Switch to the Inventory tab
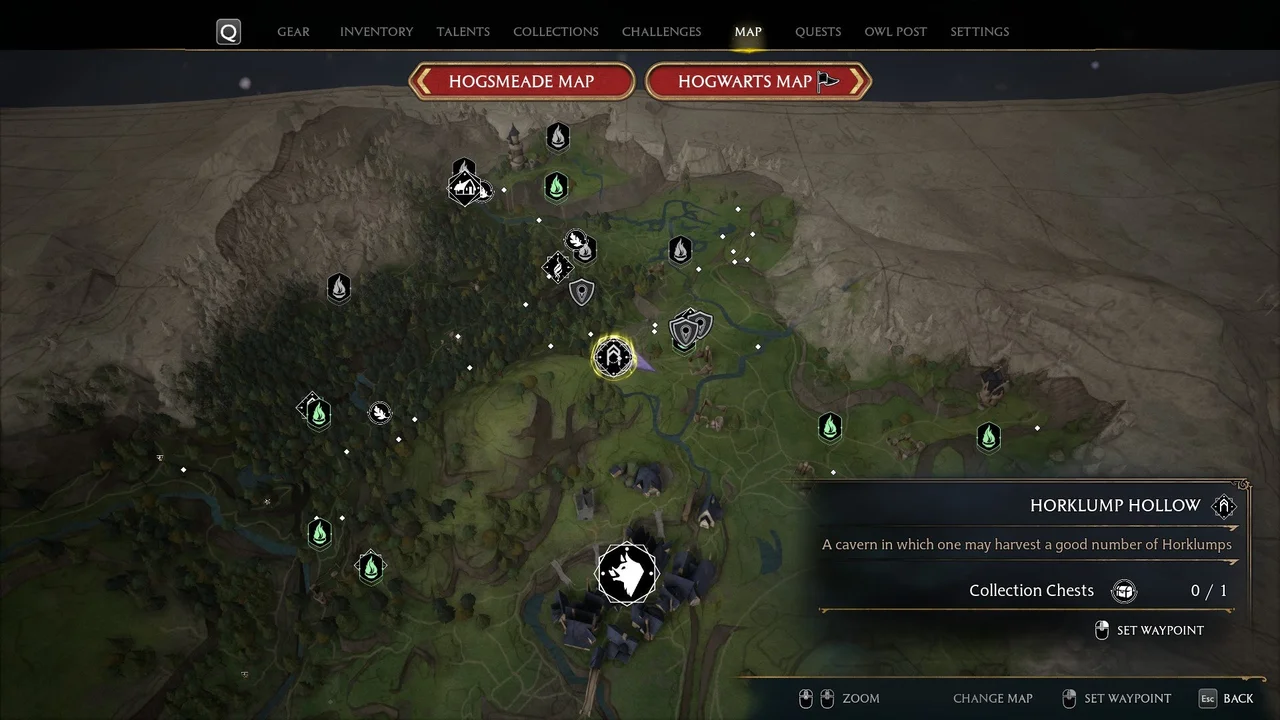Screen dimensions: 1280x720 377,32
